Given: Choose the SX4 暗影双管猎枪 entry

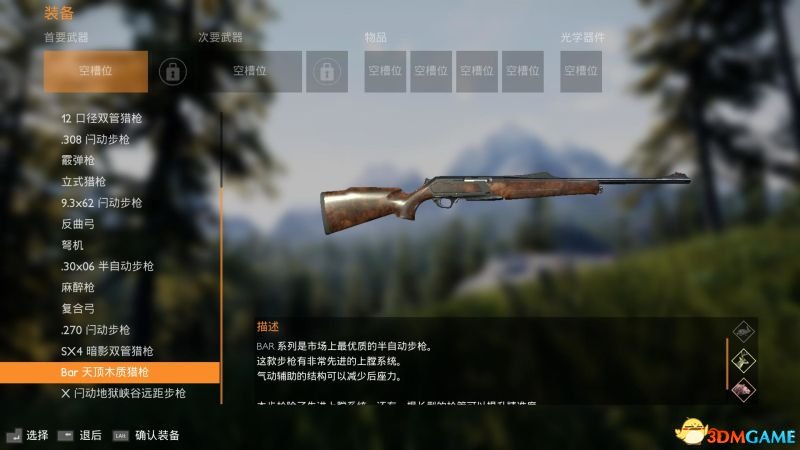Looking at the screenshot, I should click(x=107, y=351).
